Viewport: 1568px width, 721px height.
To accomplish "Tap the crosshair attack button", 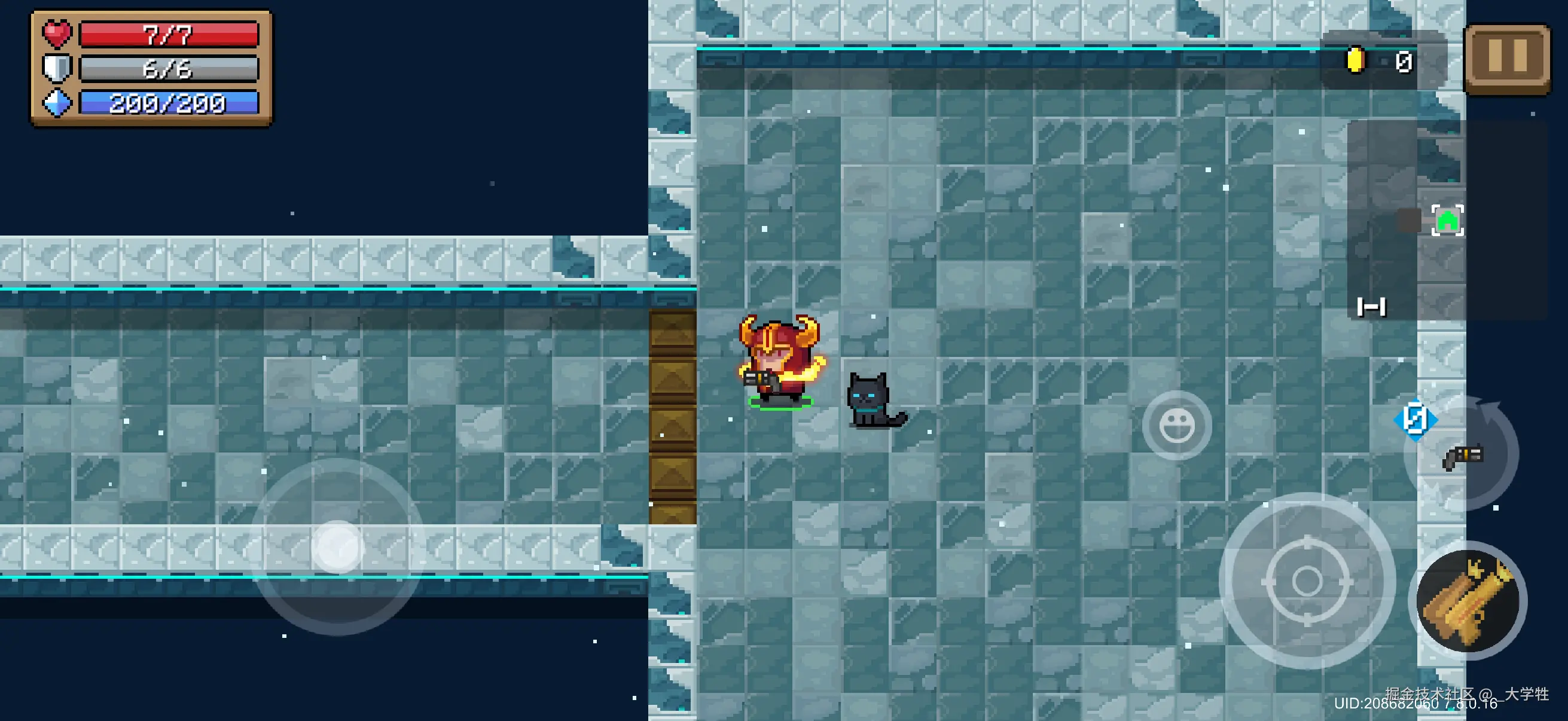I will pos(1306,581).
